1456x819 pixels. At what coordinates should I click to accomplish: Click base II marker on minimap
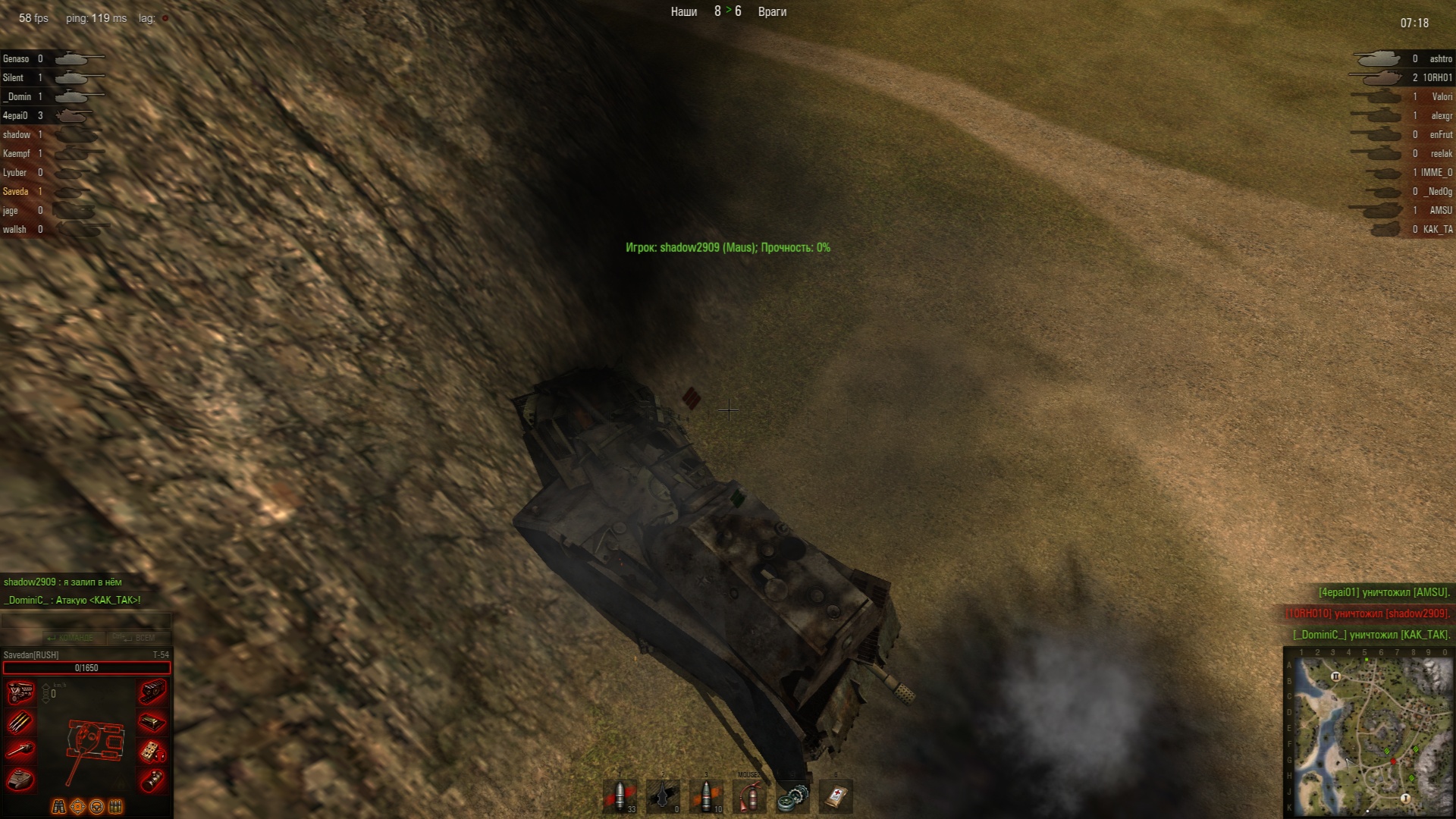1336,676
